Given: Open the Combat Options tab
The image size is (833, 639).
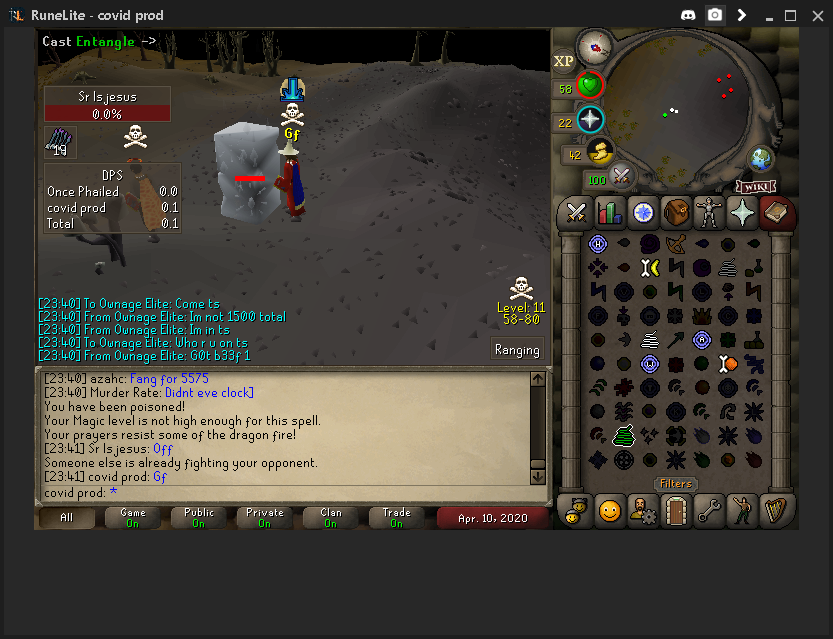Looking at the screenshot, I should pos(576,212).
